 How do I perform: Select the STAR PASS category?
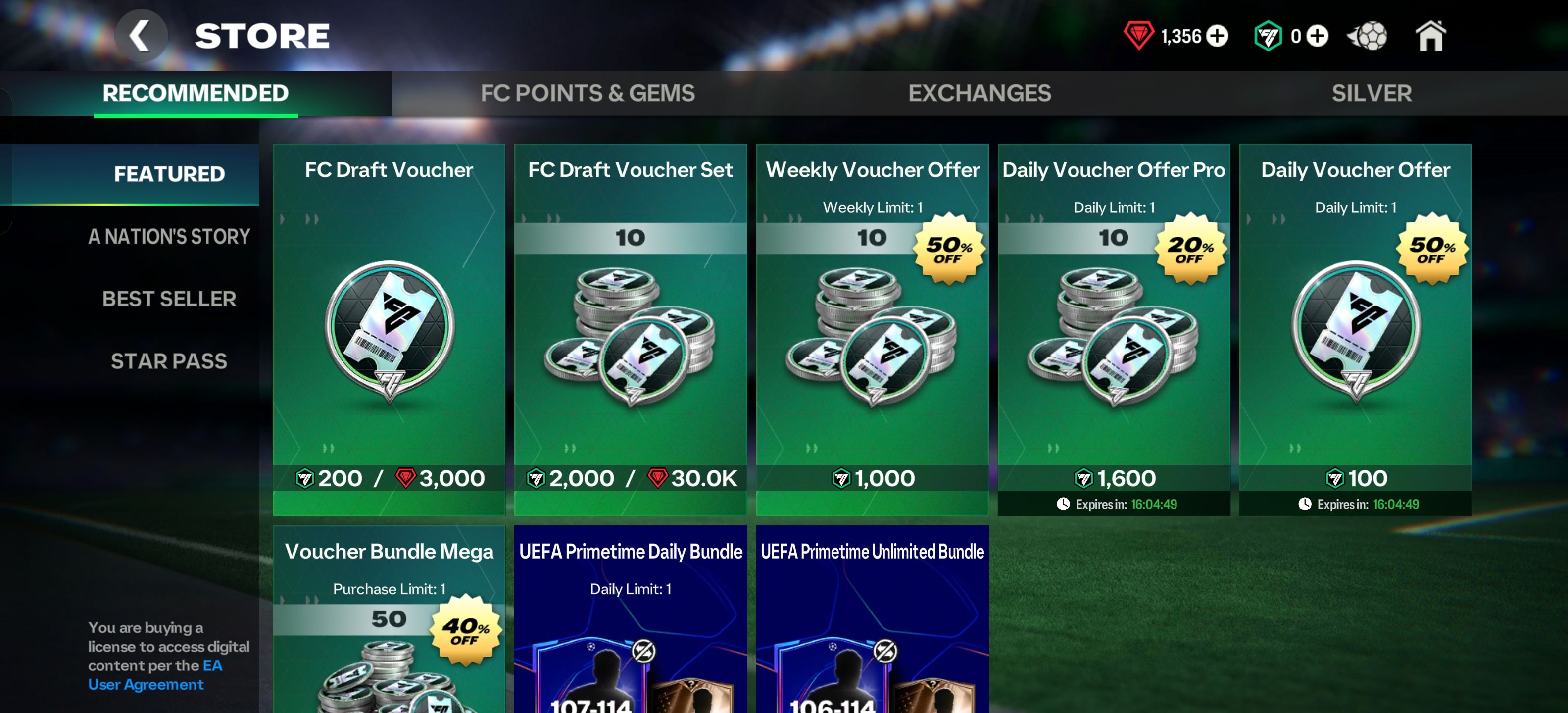click(169, 361)
